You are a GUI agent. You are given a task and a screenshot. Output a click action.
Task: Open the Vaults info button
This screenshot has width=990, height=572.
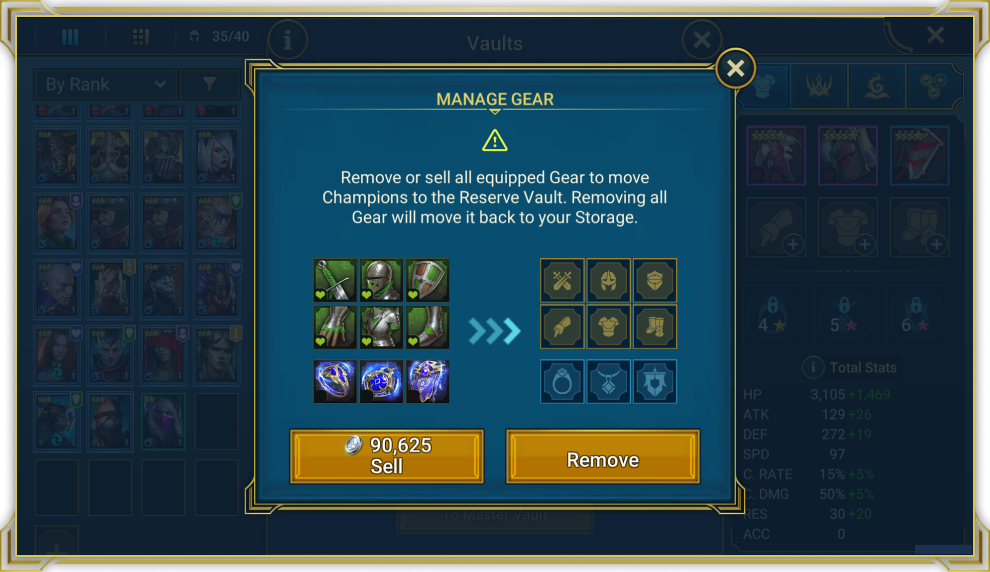click(288, 41)
